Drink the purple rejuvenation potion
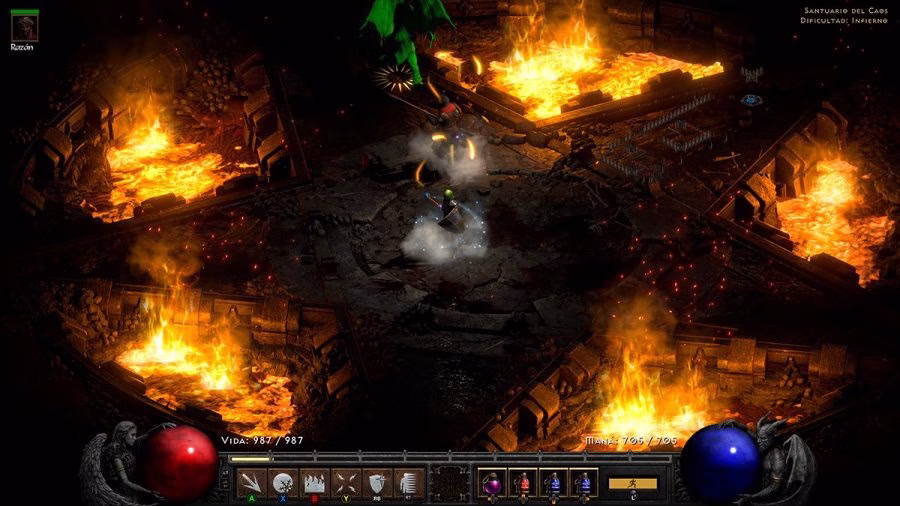 click(x=493, y=482)
